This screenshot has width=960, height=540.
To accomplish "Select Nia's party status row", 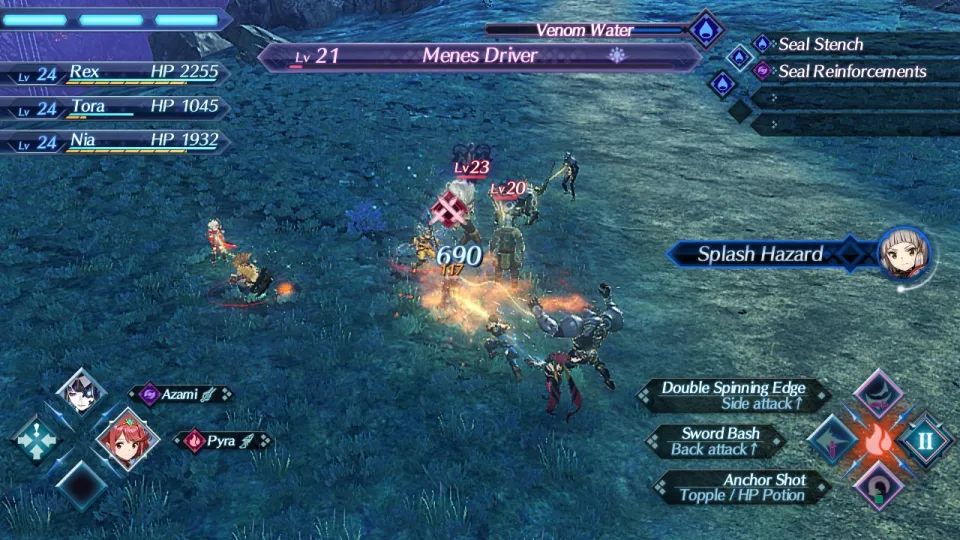I will point(115,141).
